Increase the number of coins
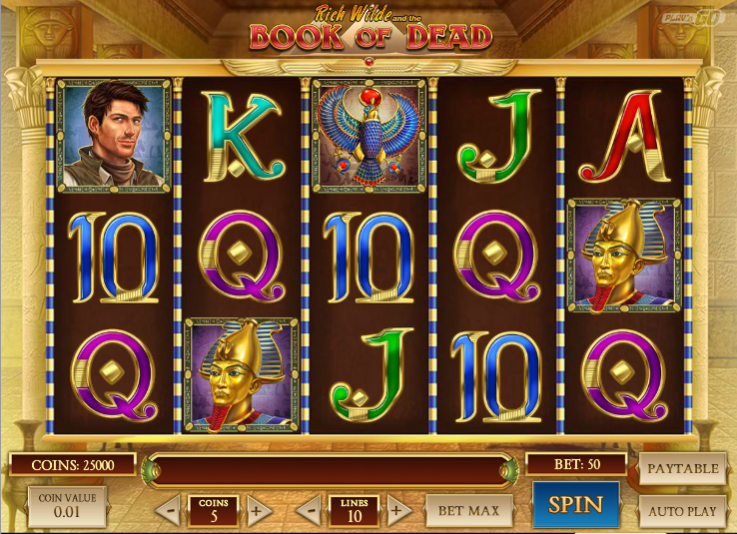Viewport: 737px width, 534px height. [x=258, y=511]
